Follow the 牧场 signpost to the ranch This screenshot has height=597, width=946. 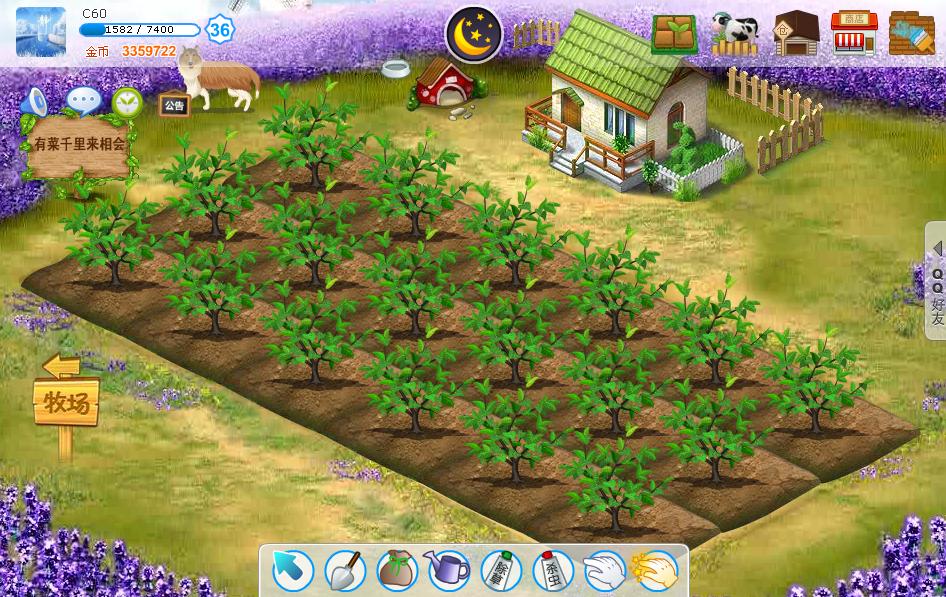coord(67,402)
